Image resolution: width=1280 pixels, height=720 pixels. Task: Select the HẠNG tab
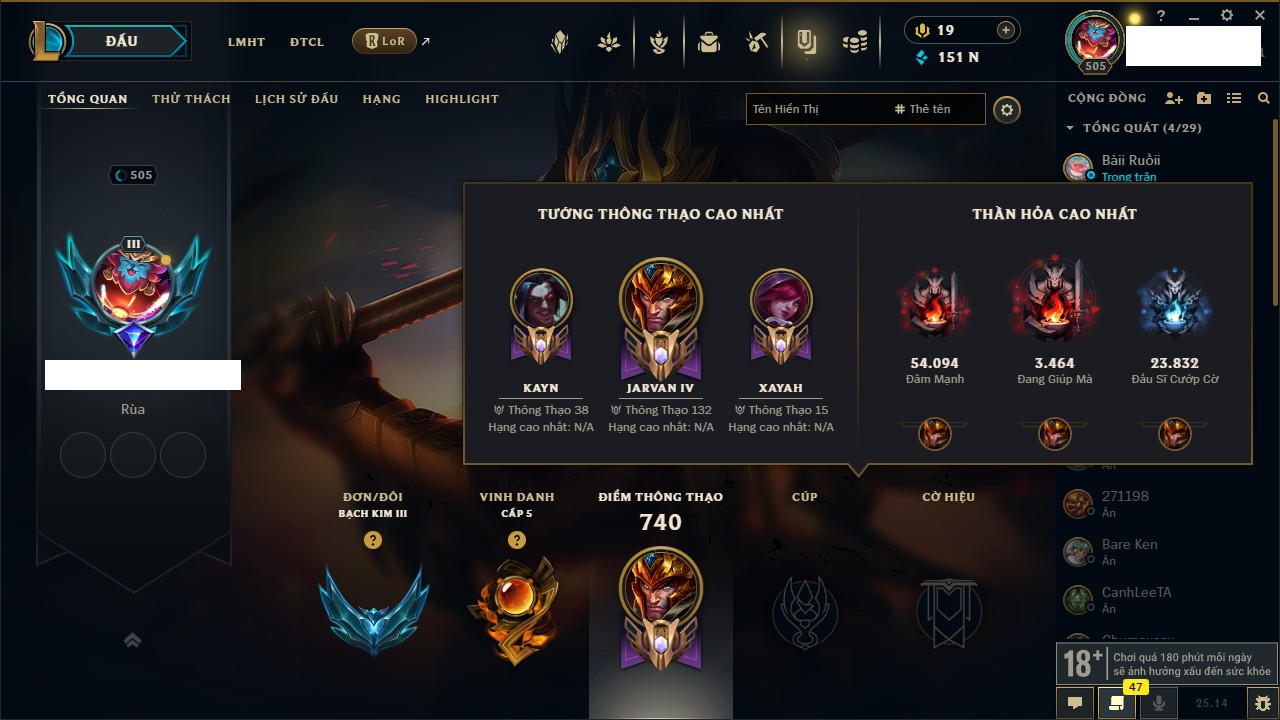click(x=381, y=99)
